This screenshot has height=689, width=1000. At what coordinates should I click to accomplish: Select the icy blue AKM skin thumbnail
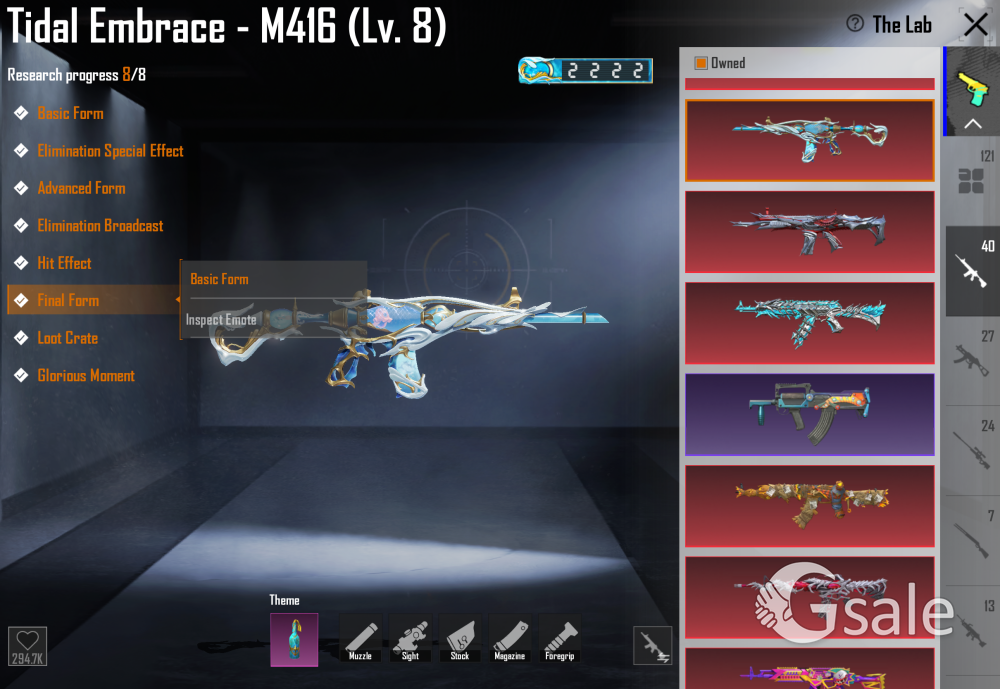point(809,322)
